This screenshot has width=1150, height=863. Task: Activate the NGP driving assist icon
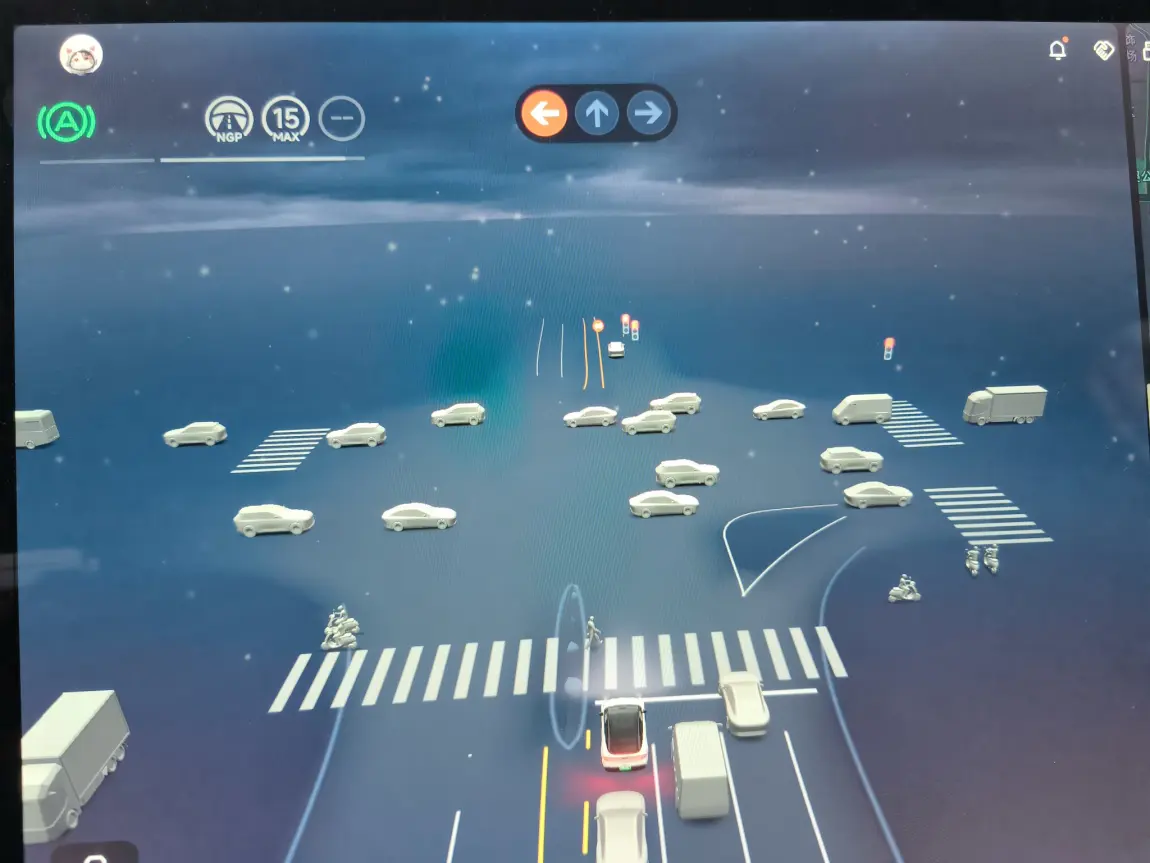coord(229,119)
